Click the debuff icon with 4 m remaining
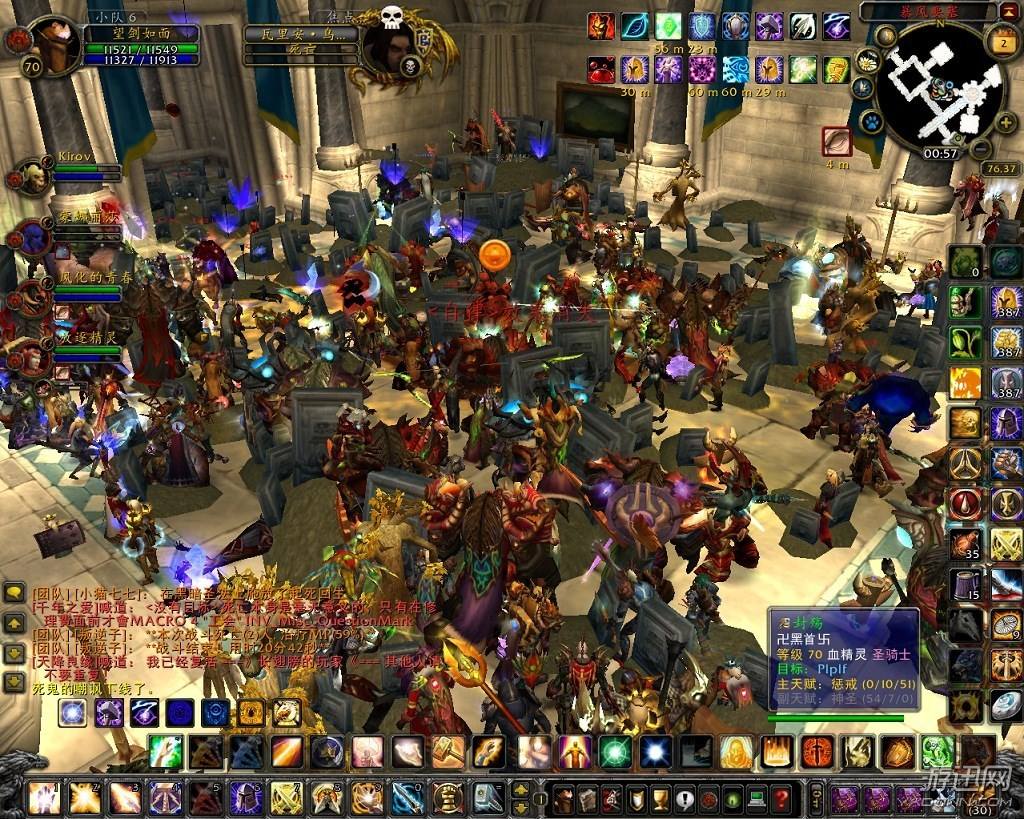This screenshot has width=1024, height=819. tap(836, 141)
